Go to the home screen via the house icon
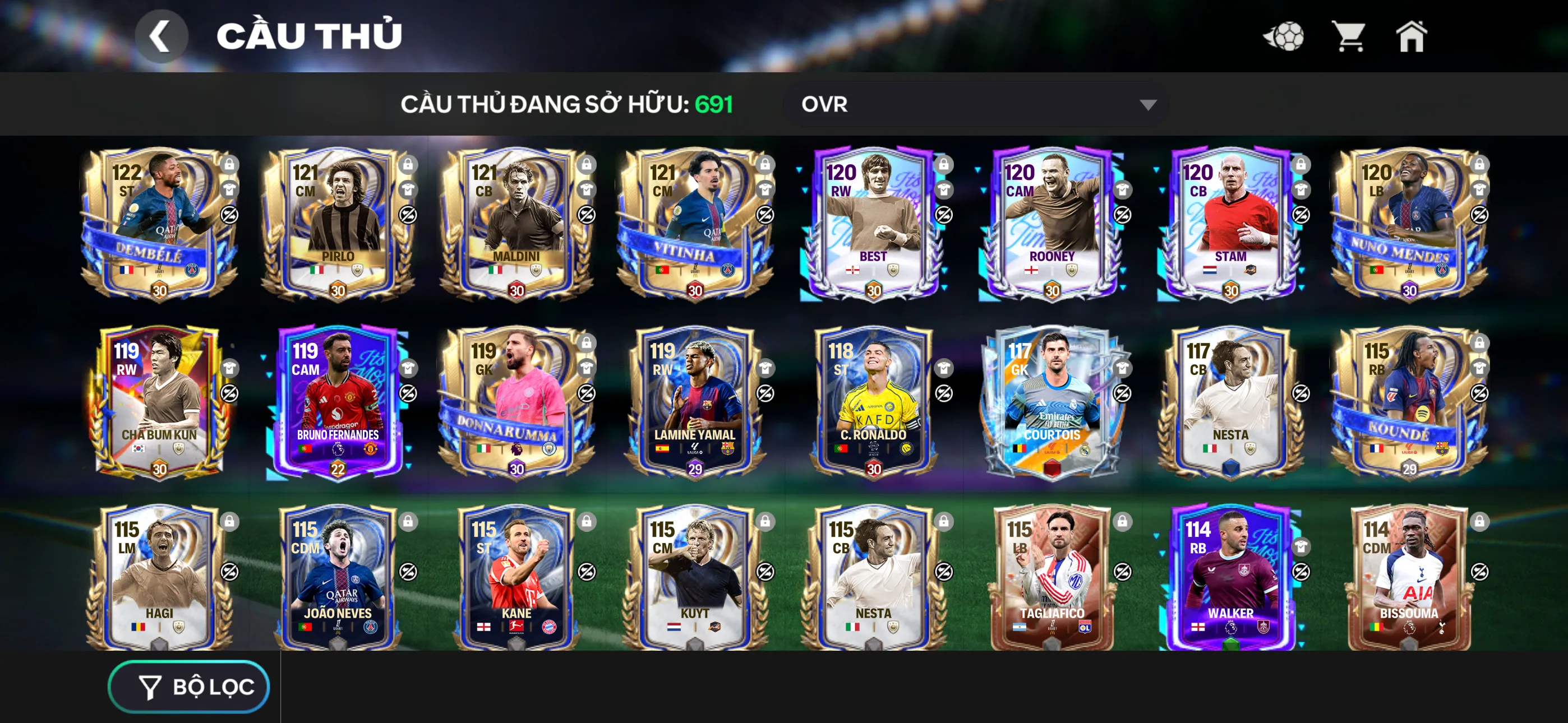This screenshot has height=723, width=1568. (1413, 36)
